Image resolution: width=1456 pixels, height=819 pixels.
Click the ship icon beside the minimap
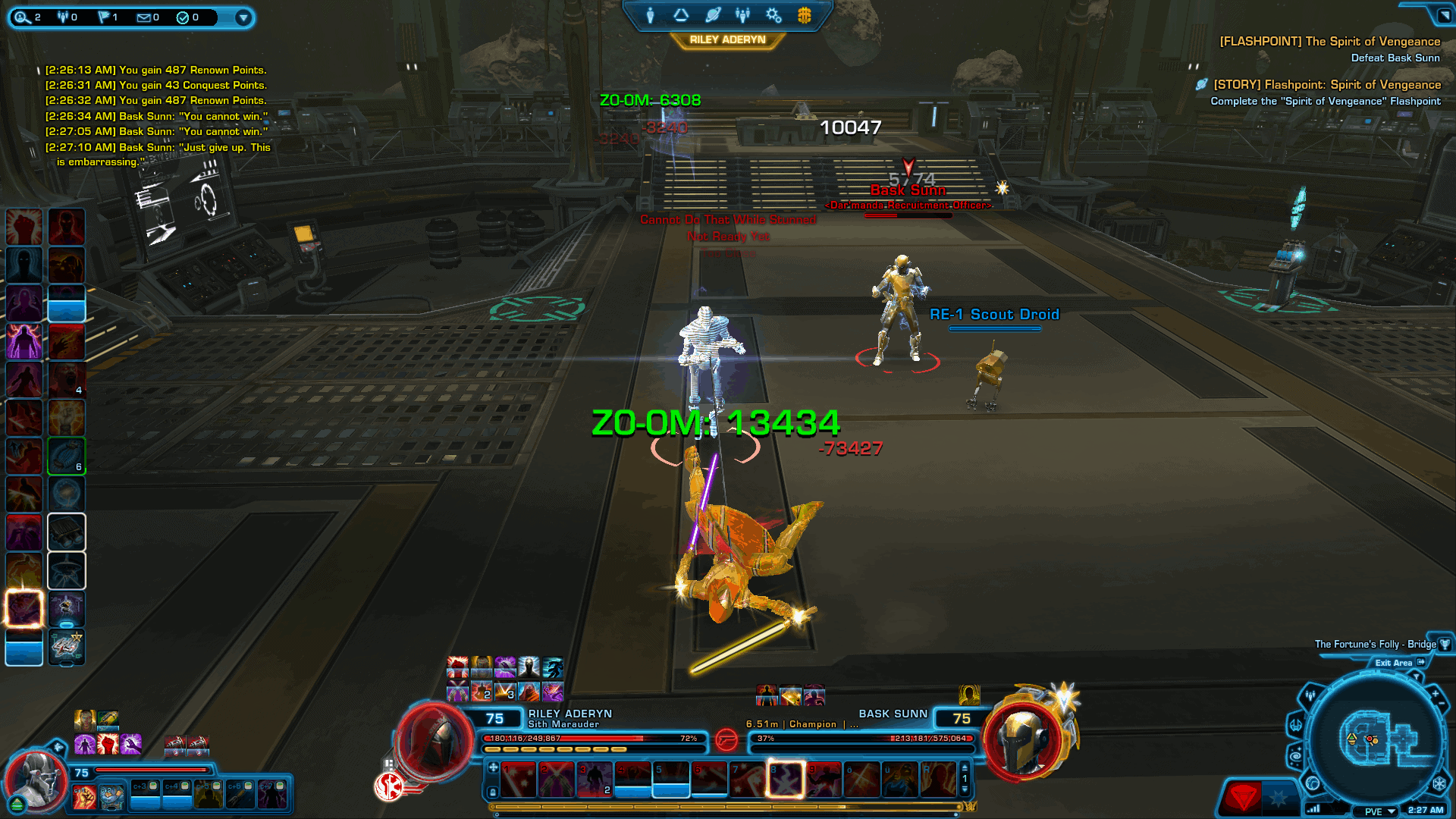(1296, 726)
